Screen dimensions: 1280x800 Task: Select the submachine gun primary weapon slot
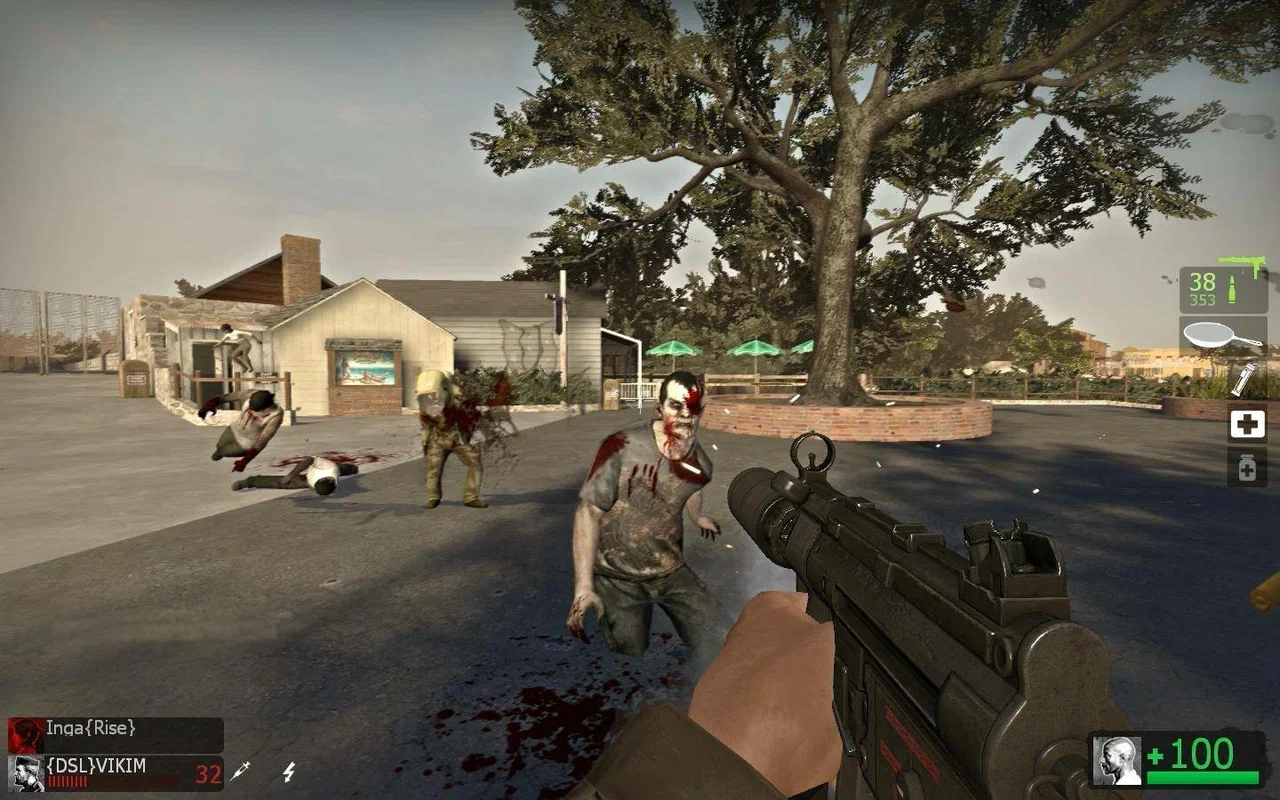[1223, 289]
